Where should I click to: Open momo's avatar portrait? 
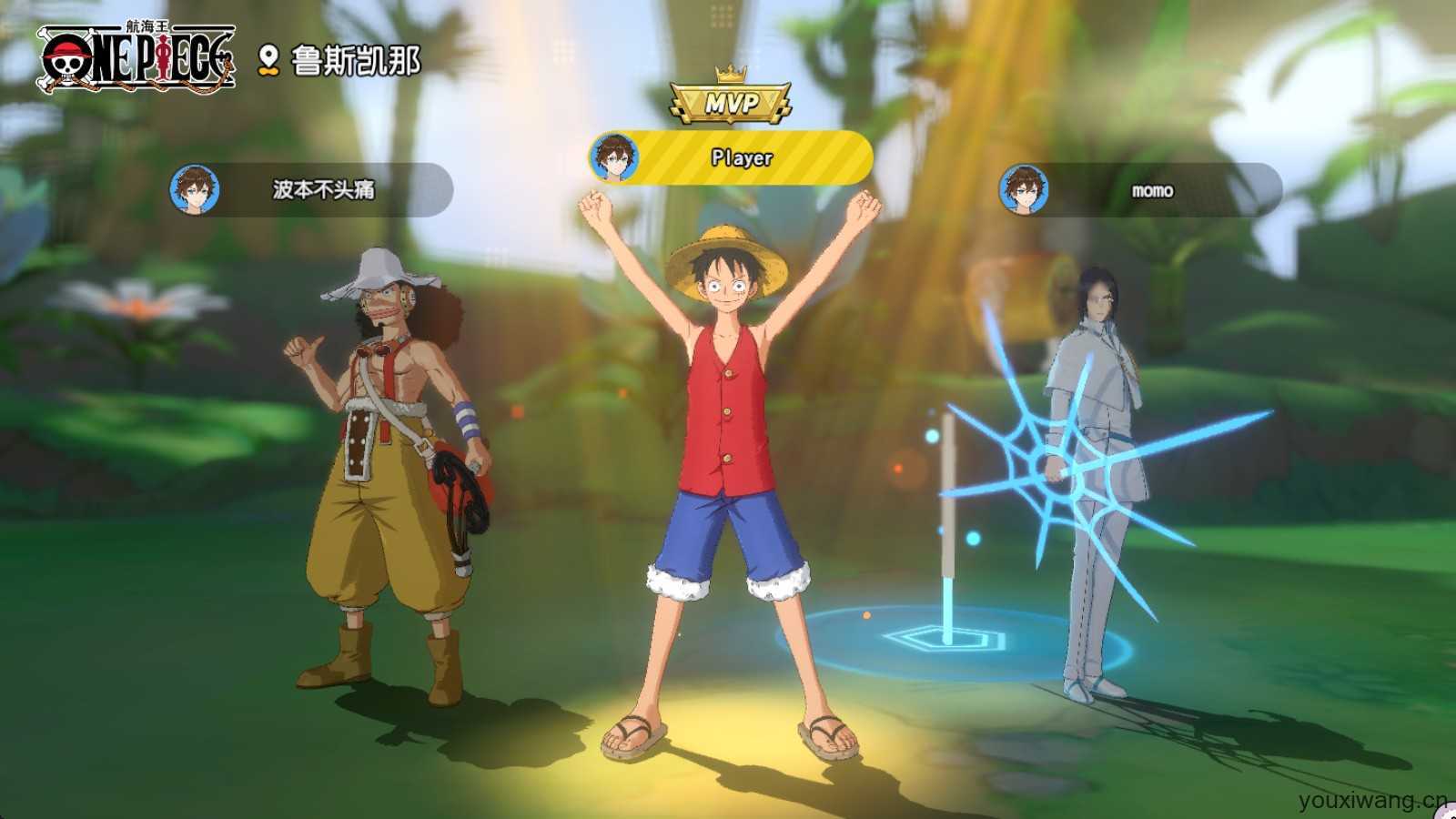[x=1024, y=190]
